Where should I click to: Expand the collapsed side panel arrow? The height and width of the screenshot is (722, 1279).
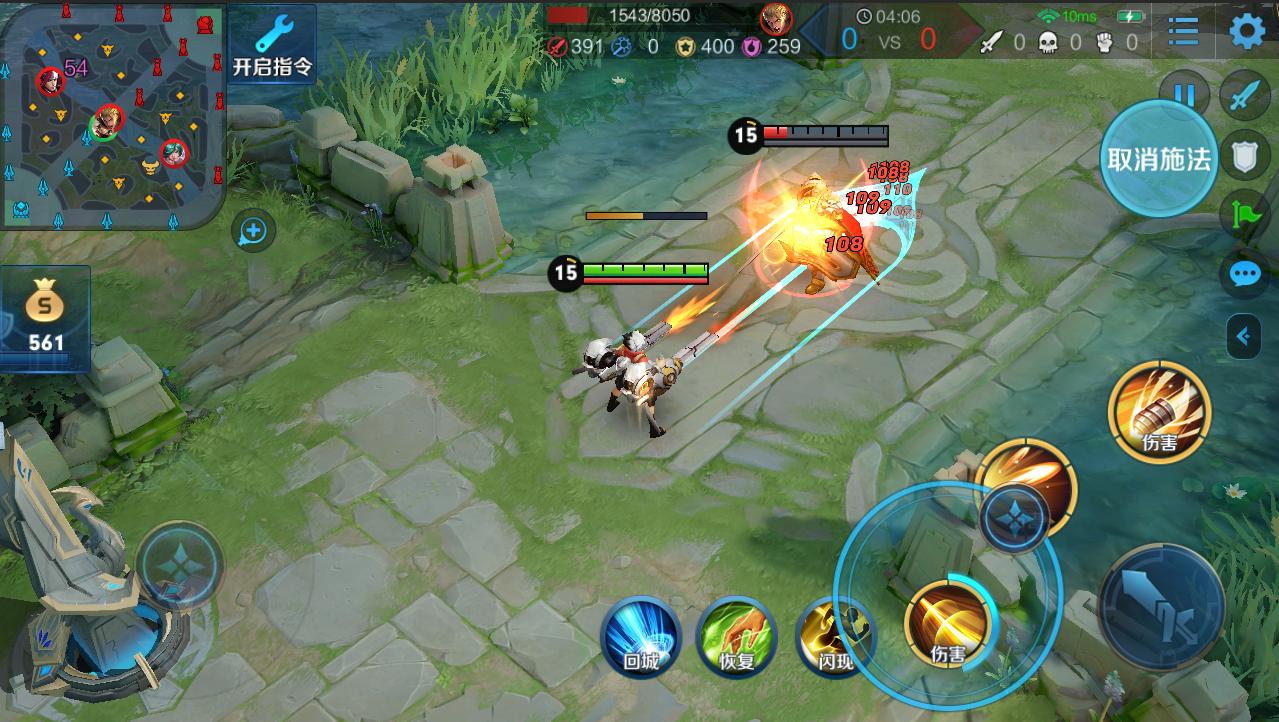tap(1243, 337)
